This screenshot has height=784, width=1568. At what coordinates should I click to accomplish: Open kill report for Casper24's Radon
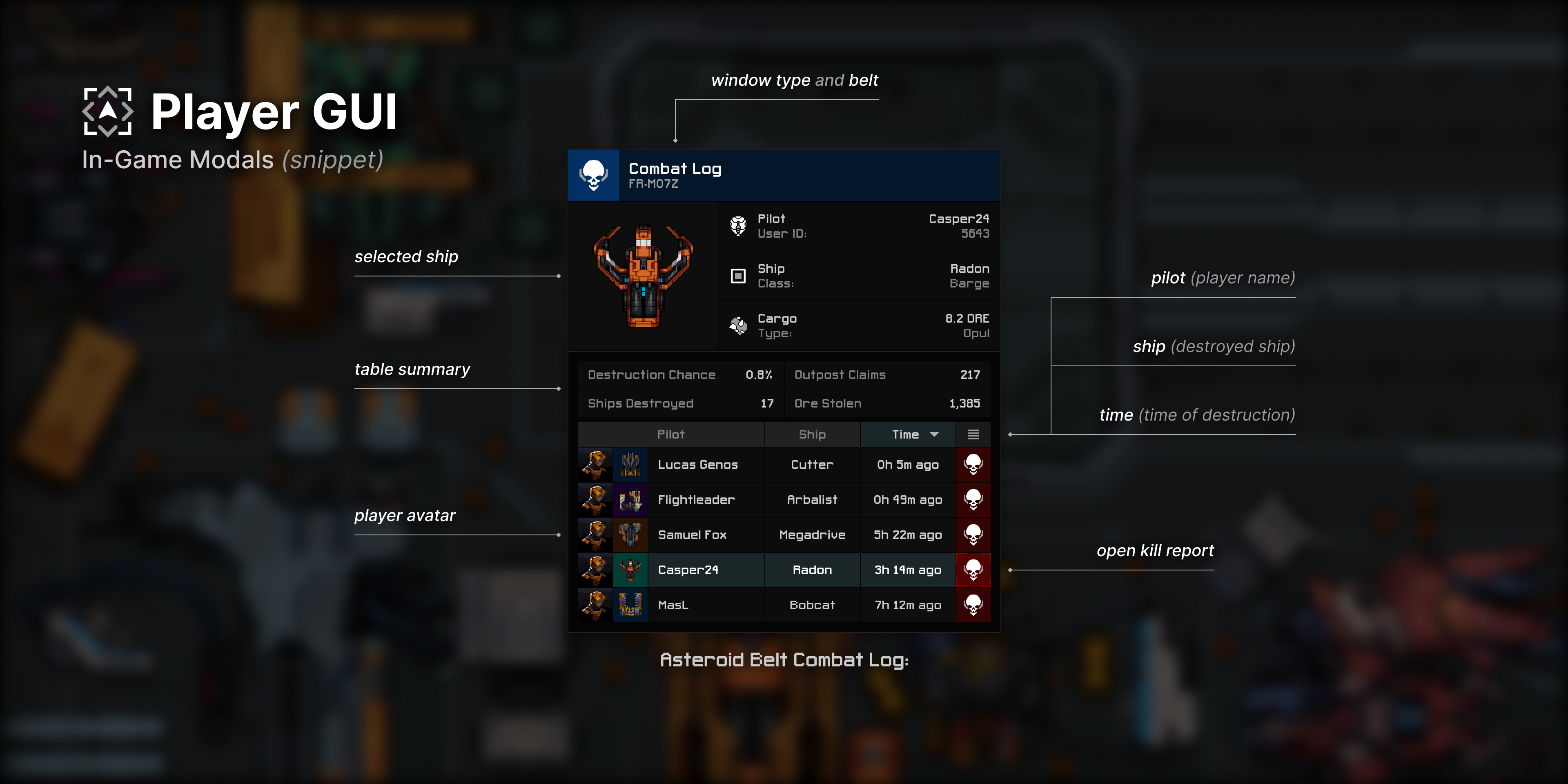pyautogui.click(x=973, y=570)
